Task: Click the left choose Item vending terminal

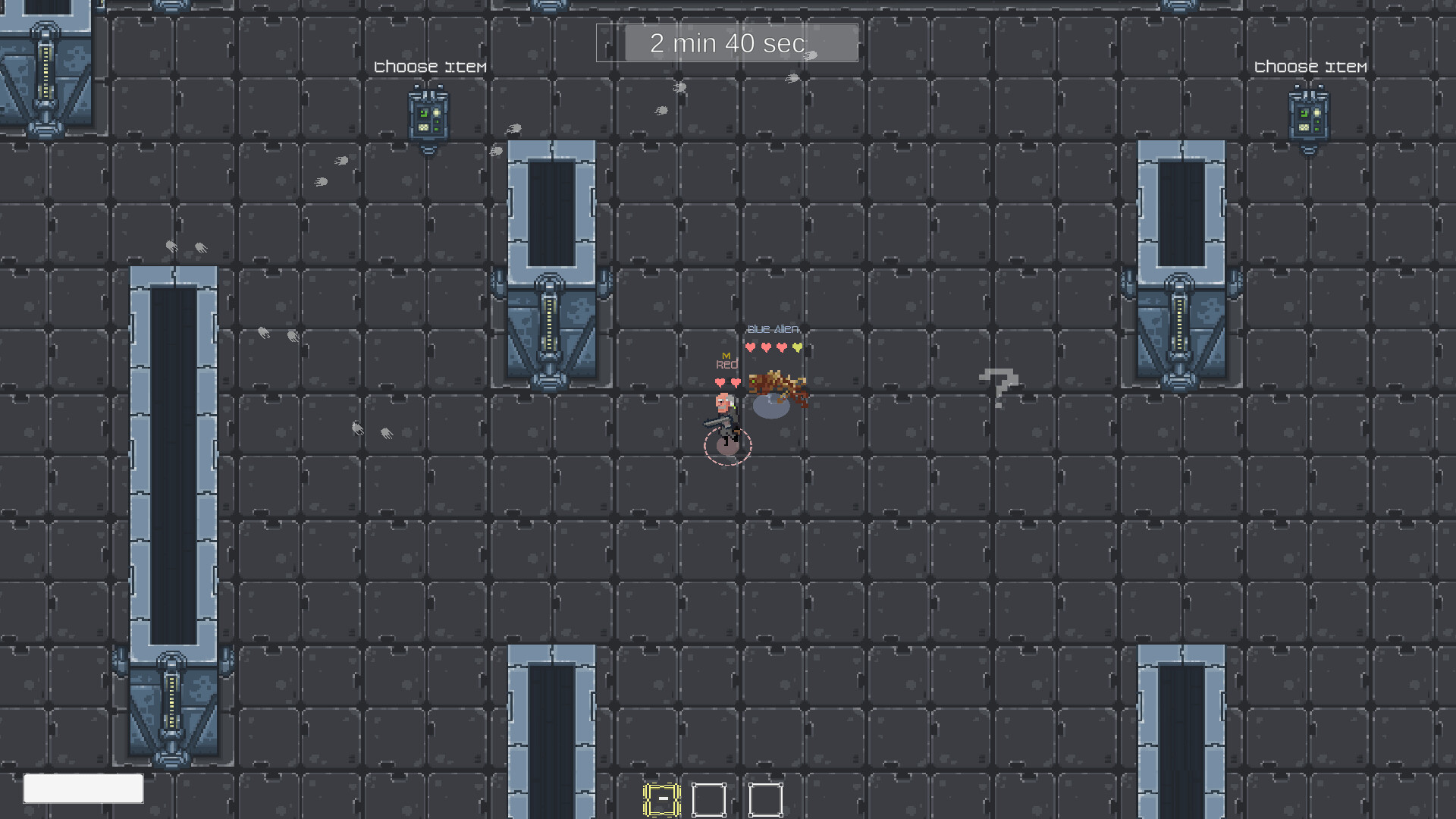Action: click(429, 115)
